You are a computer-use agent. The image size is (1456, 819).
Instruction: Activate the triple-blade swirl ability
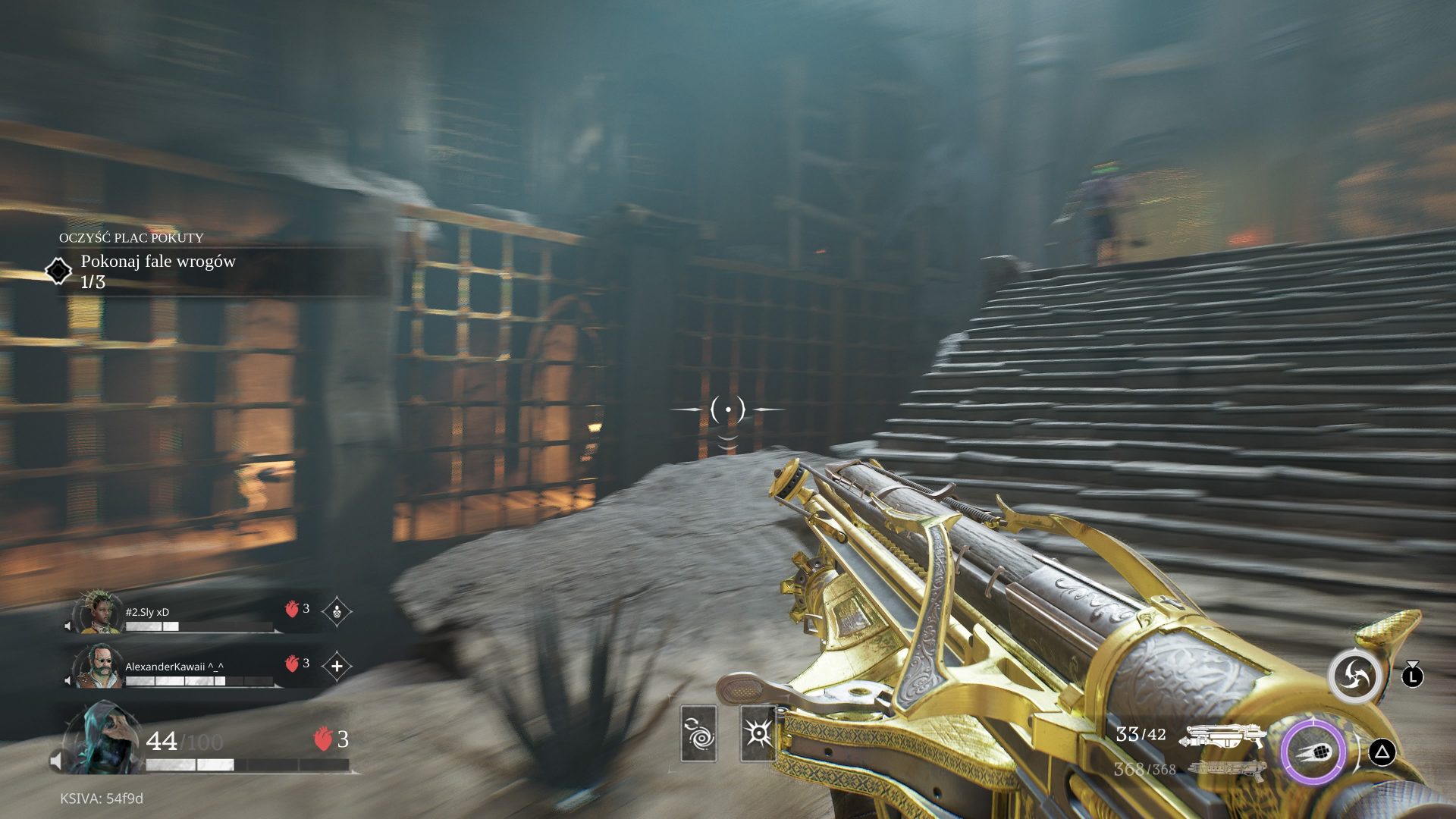coord(1354,674)
